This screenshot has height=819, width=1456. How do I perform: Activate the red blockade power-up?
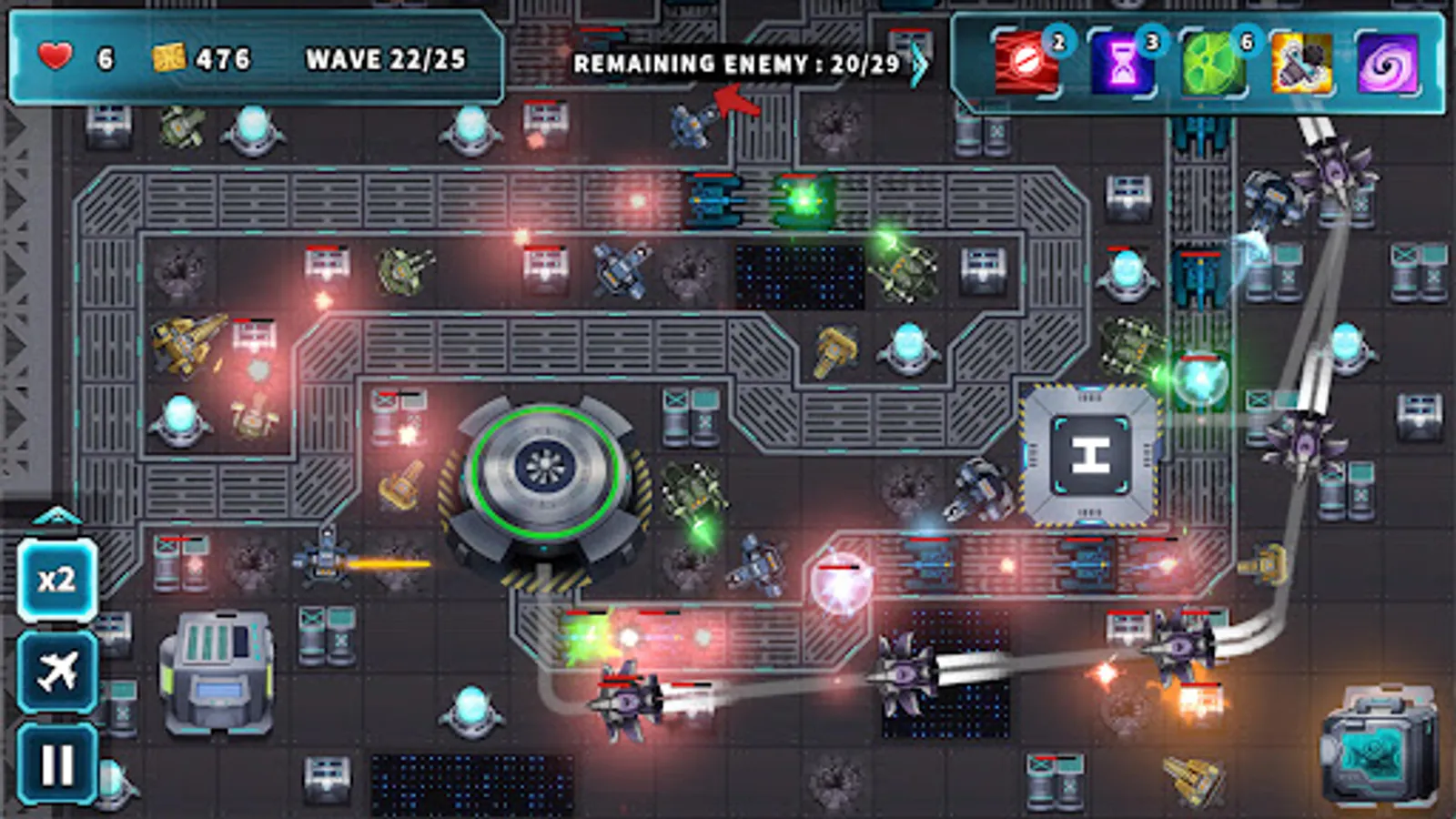pyautogui.click(x=1025, y=64)
